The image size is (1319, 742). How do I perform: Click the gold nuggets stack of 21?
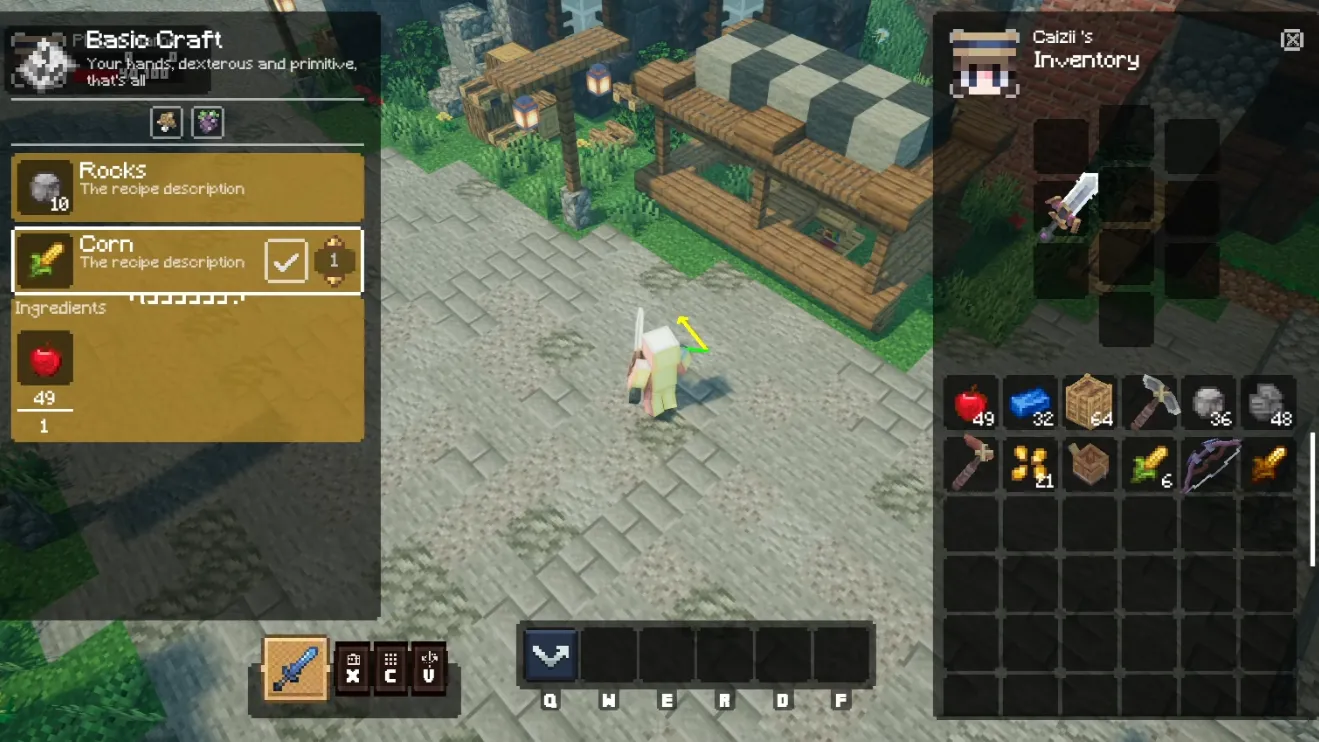(1029, 464)
